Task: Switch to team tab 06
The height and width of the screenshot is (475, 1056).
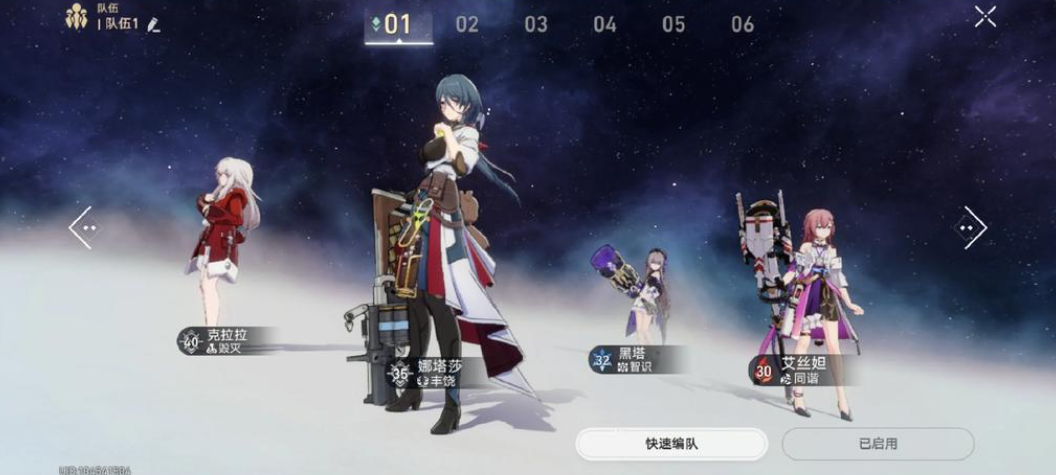Action: (x=742, y=24)
